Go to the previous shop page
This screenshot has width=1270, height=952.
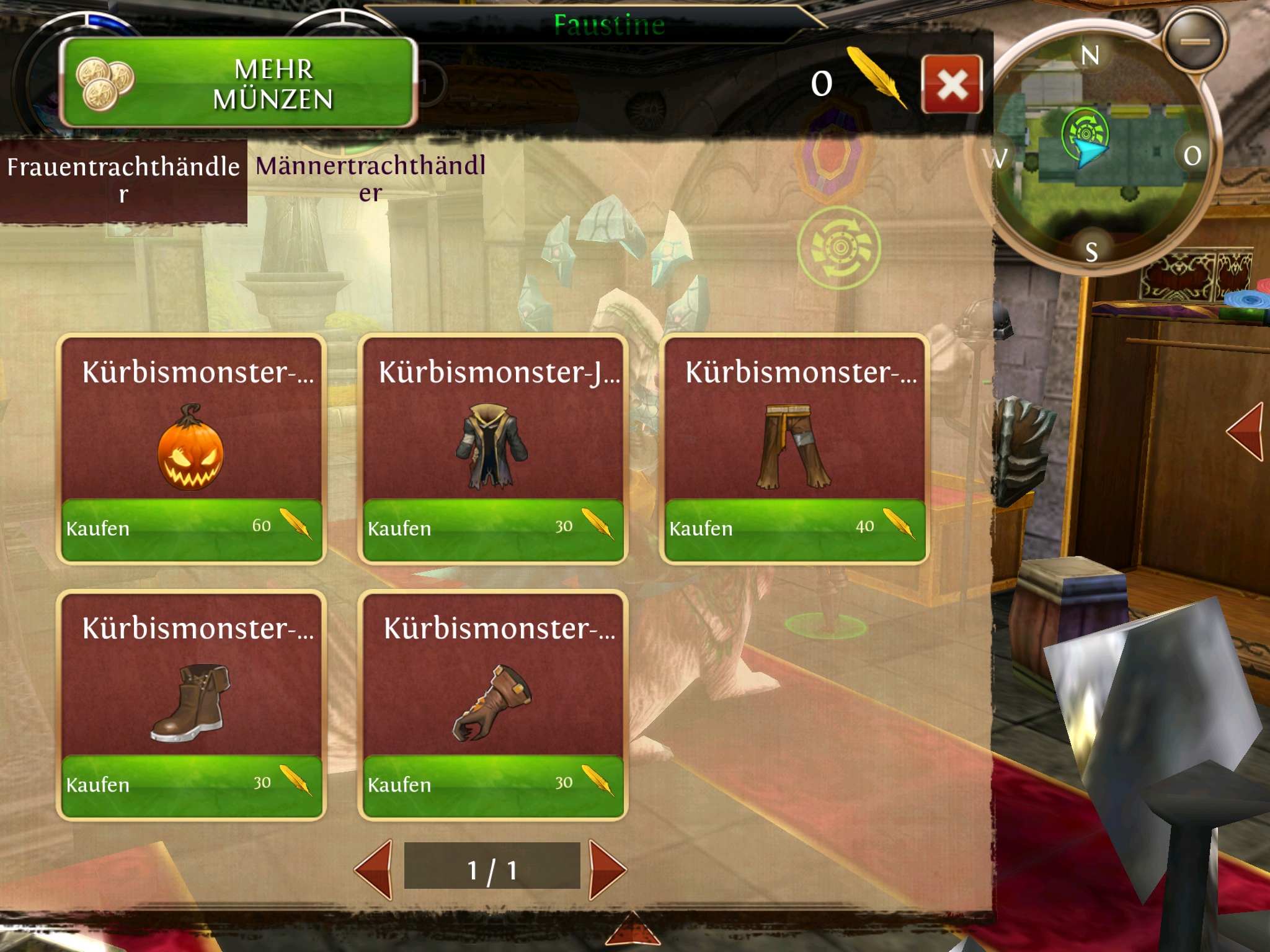click(375, 870)
